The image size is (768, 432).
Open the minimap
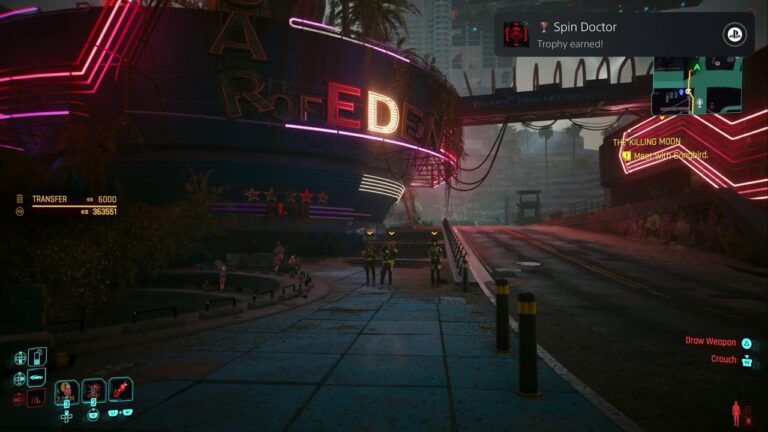pyautogui.click(x=697, y=86)
